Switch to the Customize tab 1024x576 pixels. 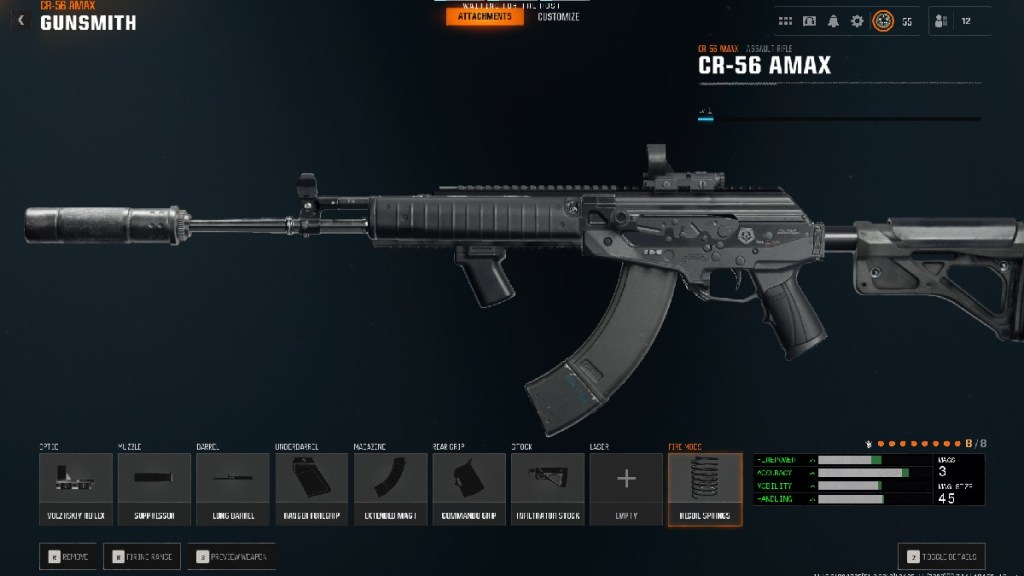point(558,17)
